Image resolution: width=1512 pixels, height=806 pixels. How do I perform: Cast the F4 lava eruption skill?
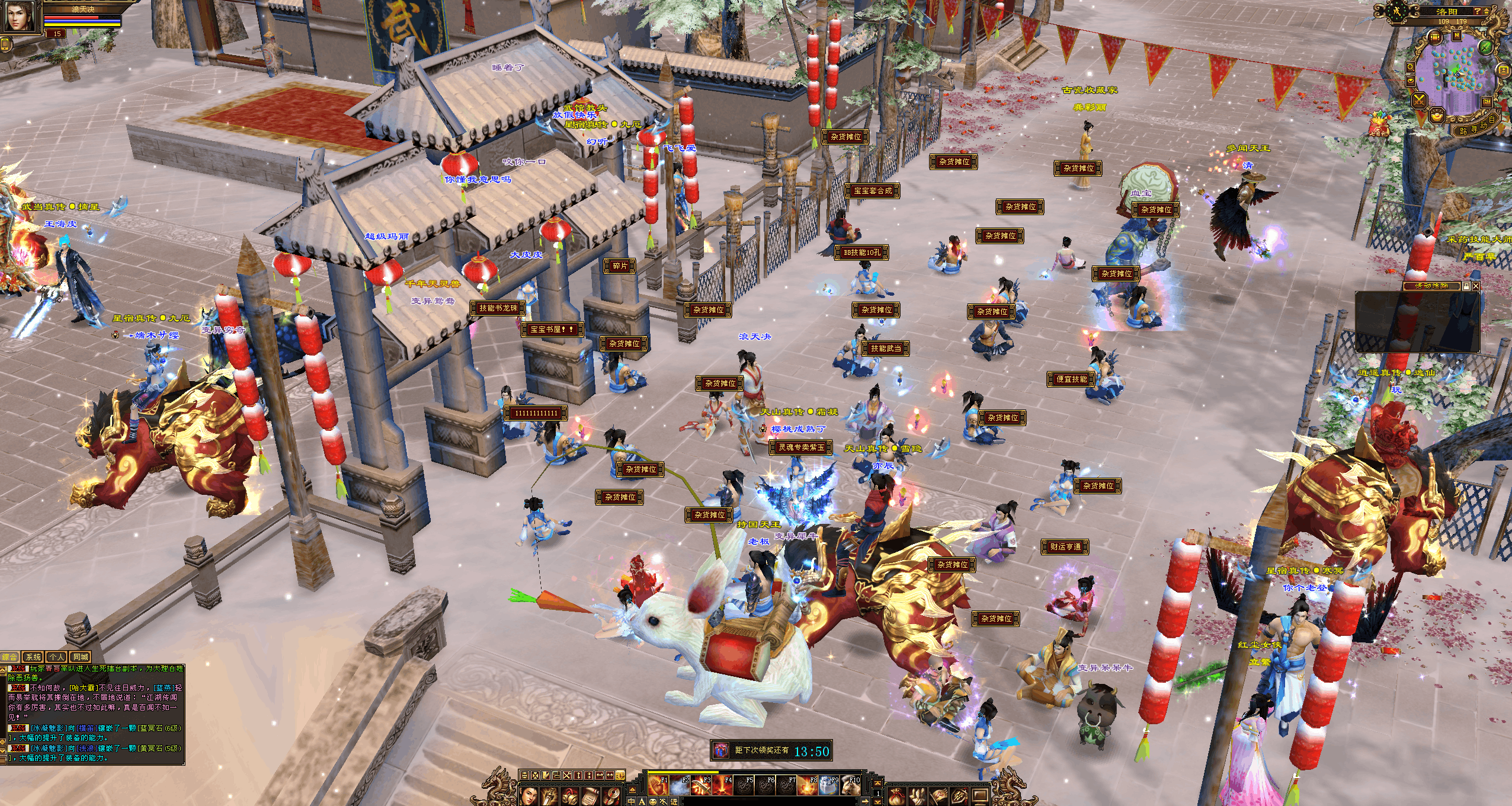pos(721,785)
